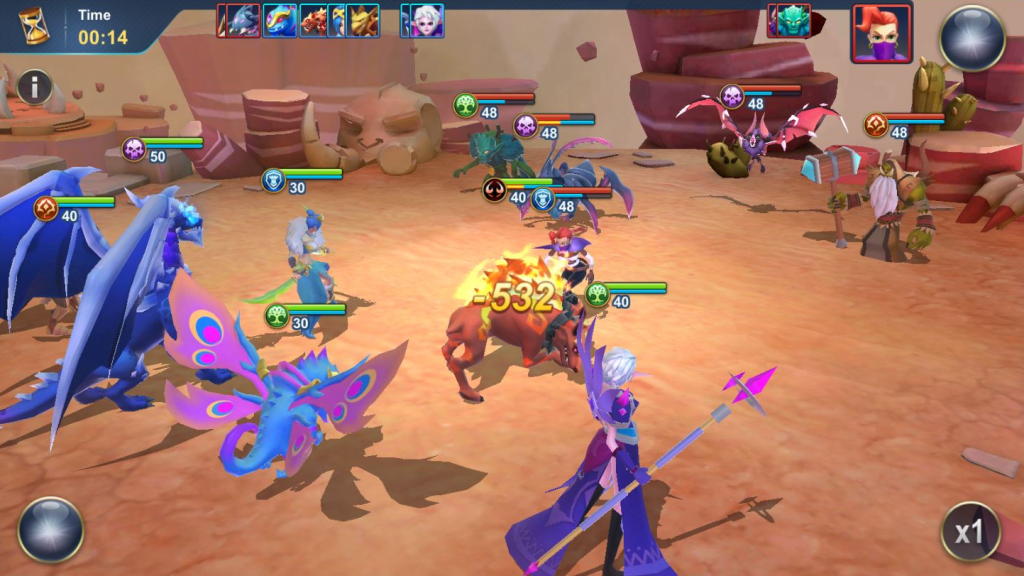Tap the crystal orb button beside the x1 speed

click(972, 38)
